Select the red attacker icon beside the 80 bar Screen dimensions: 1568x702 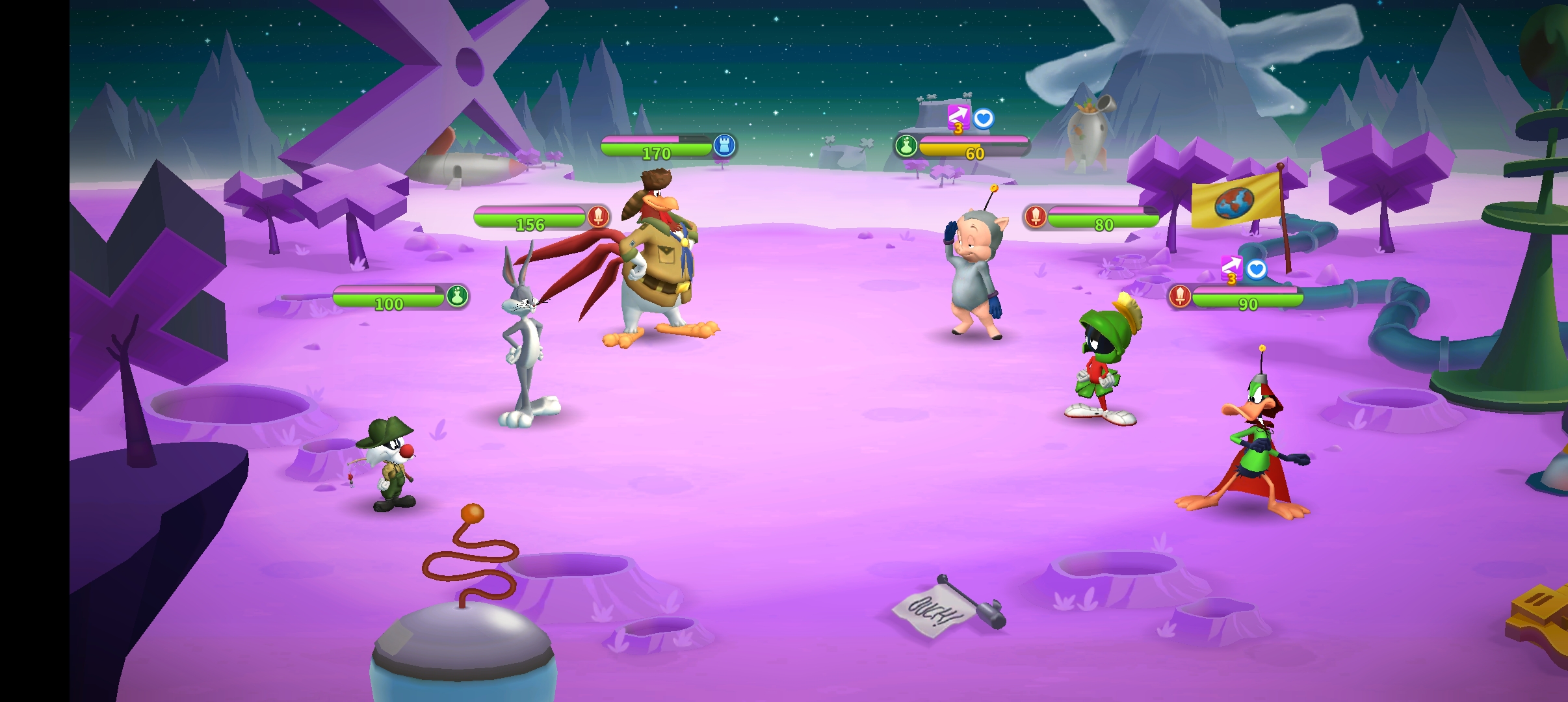coord(1036,216)
